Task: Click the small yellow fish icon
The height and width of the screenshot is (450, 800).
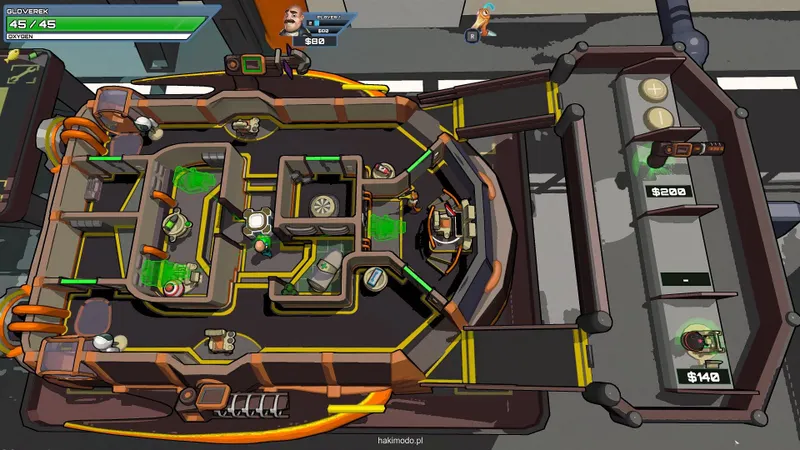Action: pos(13,56)
